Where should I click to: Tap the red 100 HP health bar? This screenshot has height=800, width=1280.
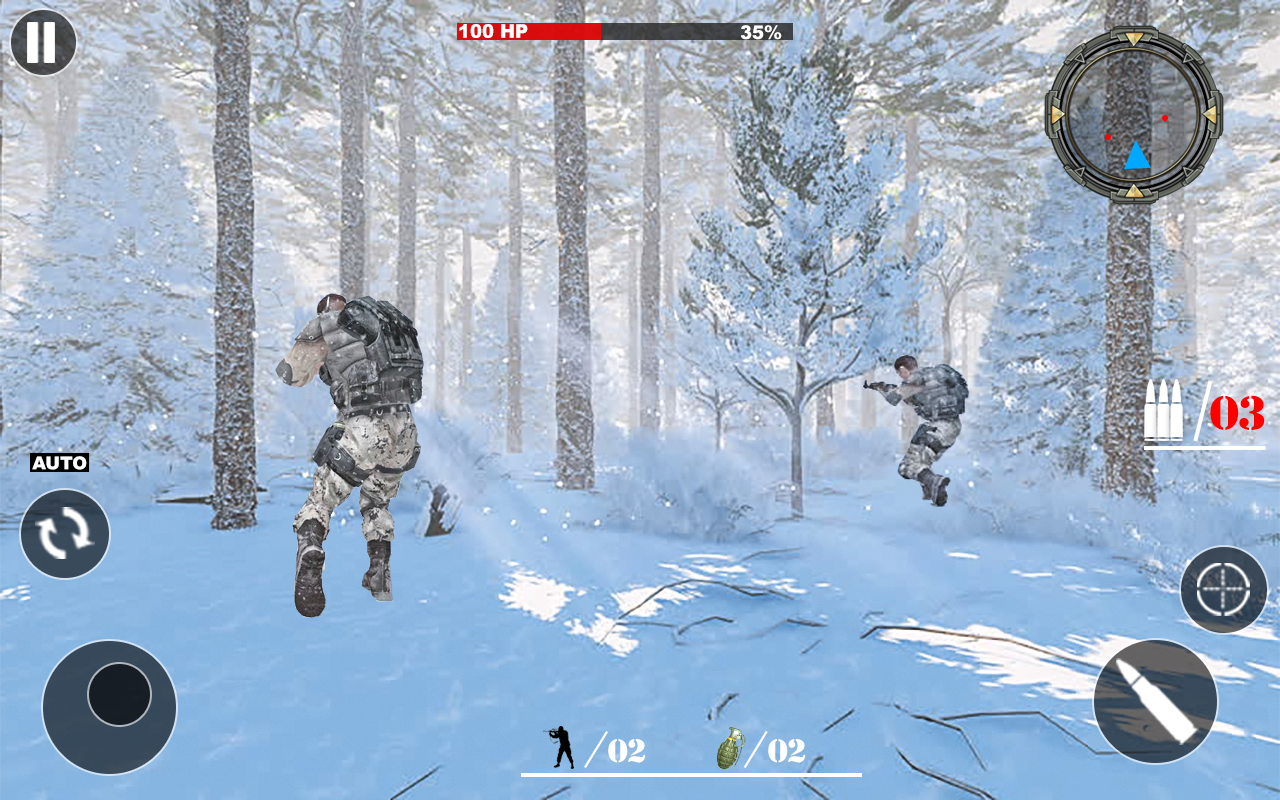[x=520, y=30]
